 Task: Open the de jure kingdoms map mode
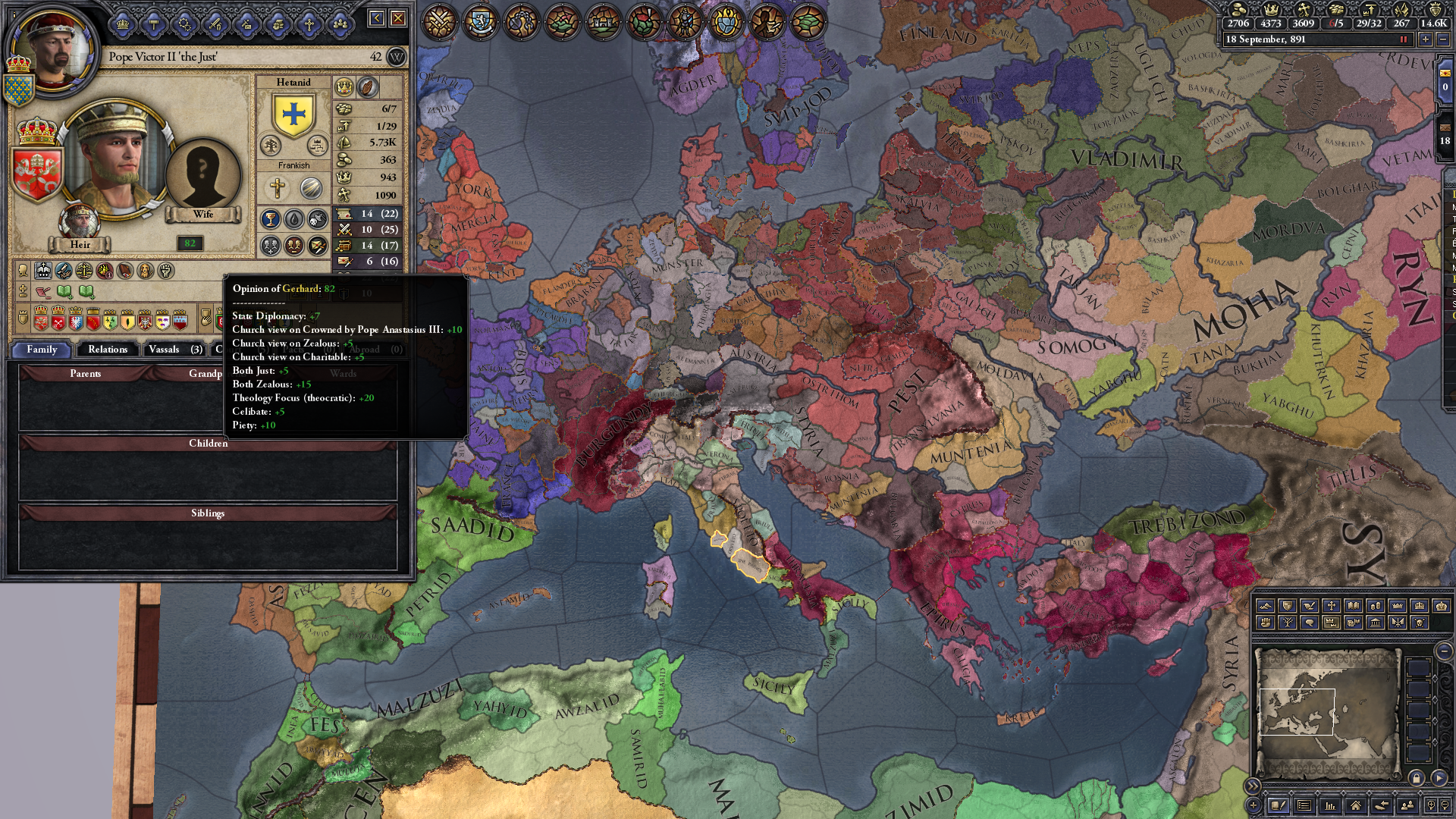pos(1421,605)
